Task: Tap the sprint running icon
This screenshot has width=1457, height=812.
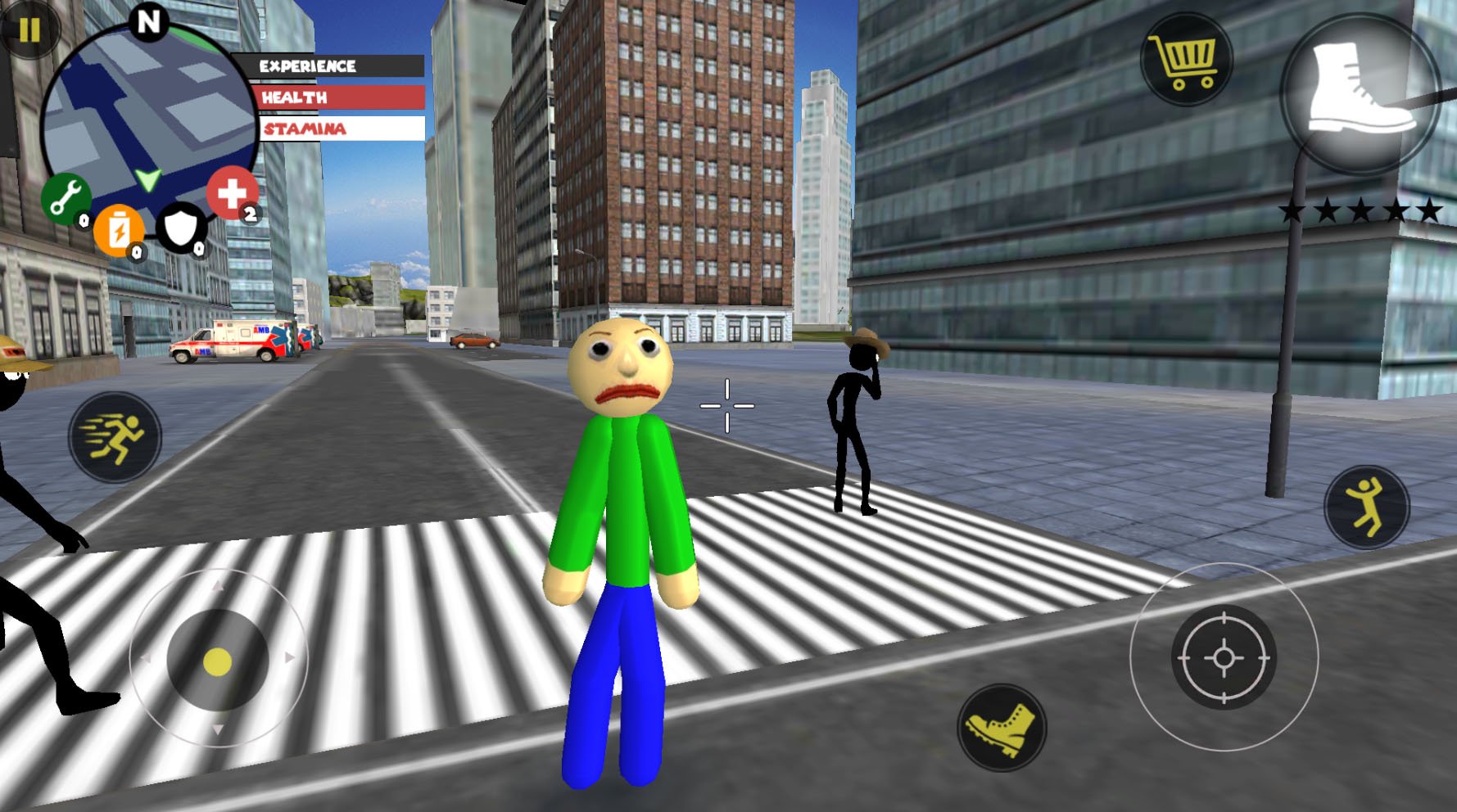Action: tap(115, 438)
